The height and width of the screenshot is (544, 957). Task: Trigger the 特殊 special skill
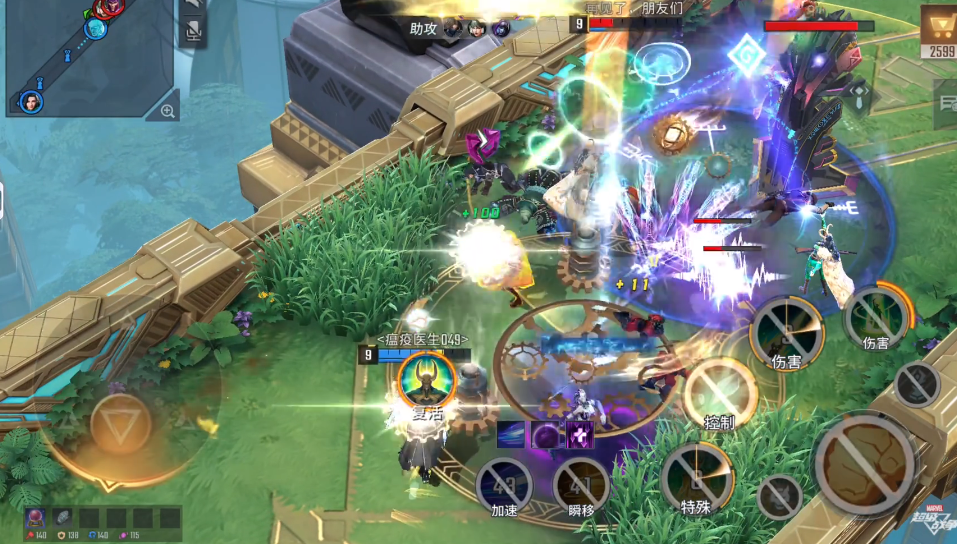(x=696, y=478)
